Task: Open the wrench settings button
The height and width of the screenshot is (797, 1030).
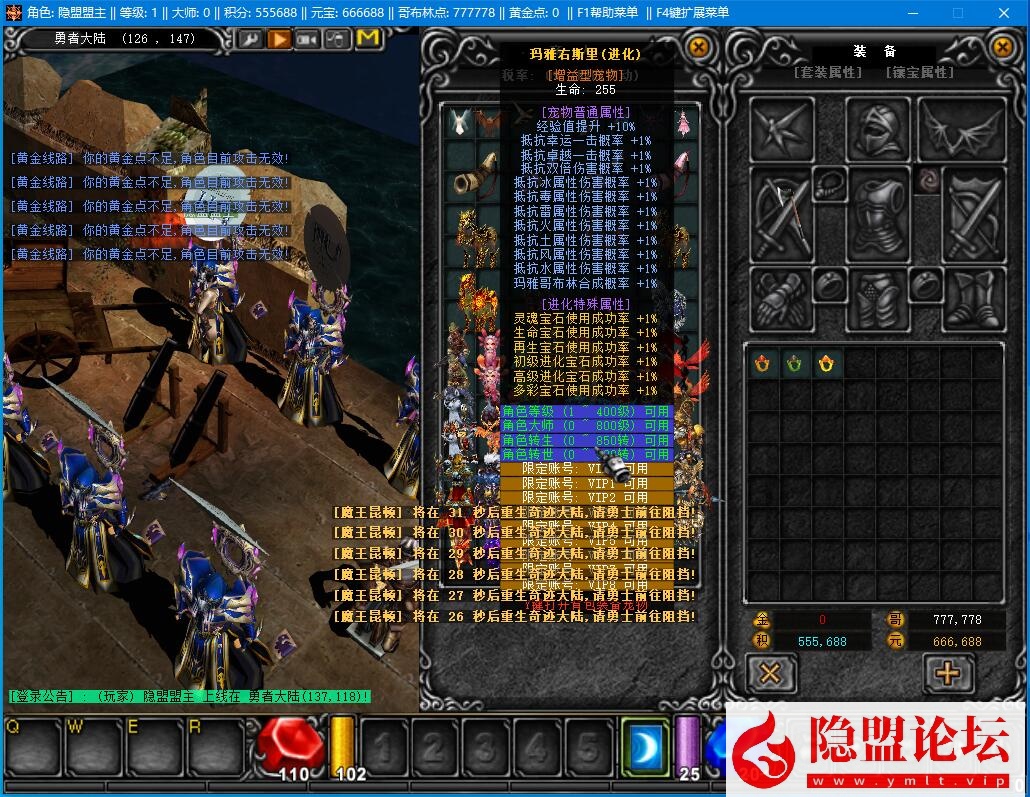Action: [250, 39]
